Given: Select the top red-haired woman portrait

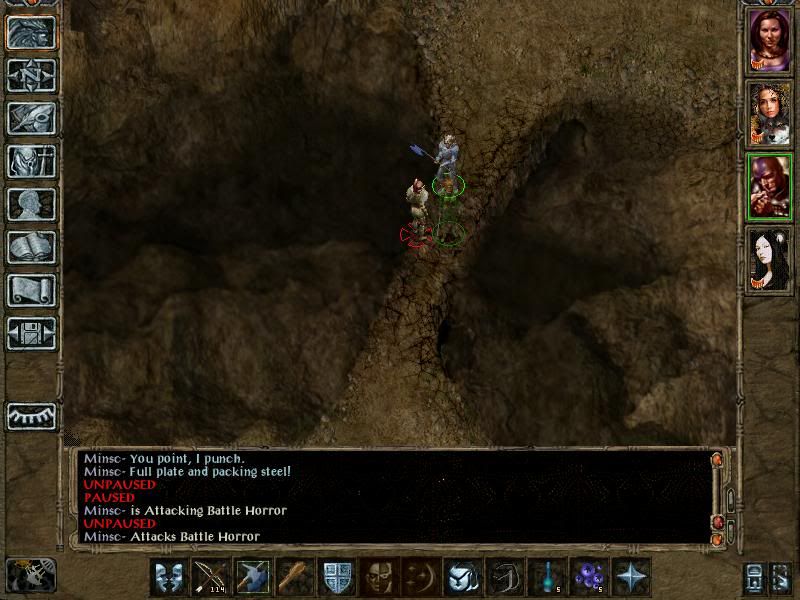Looking at the screenshot, I should point(770,40).
